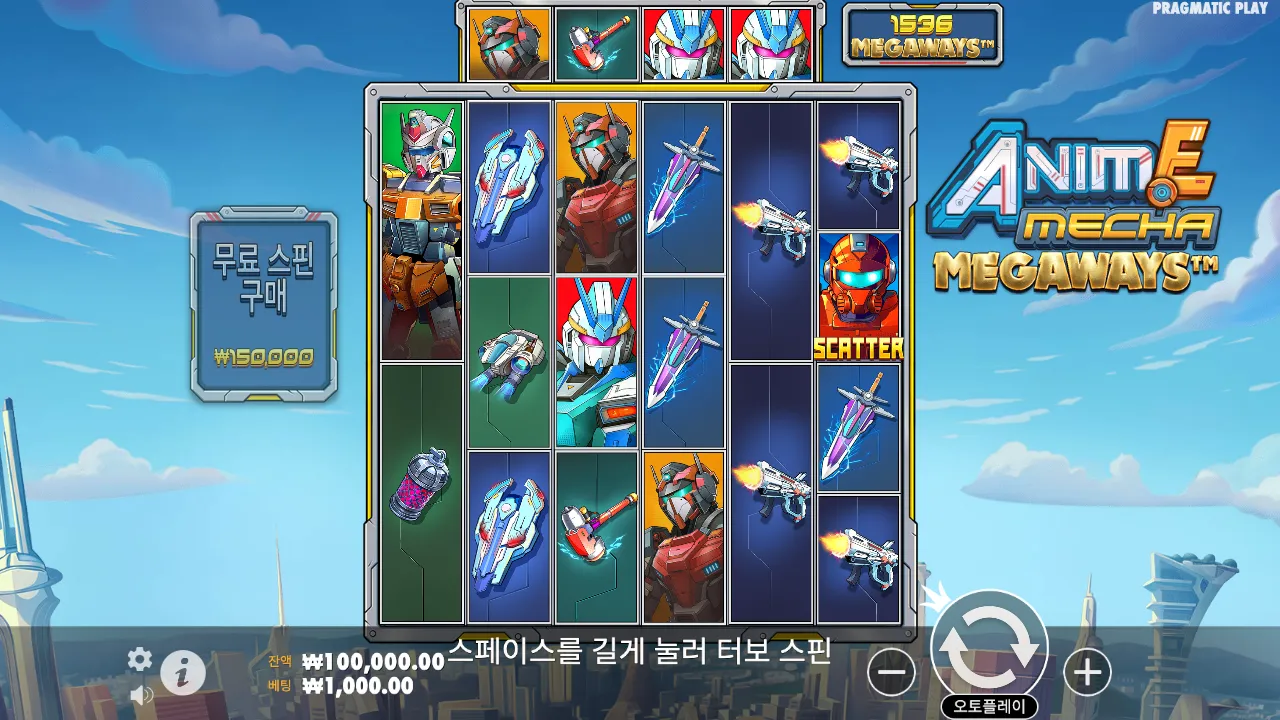
Task: Select the orange SCATTER pilot symbol
Action: 861,295
